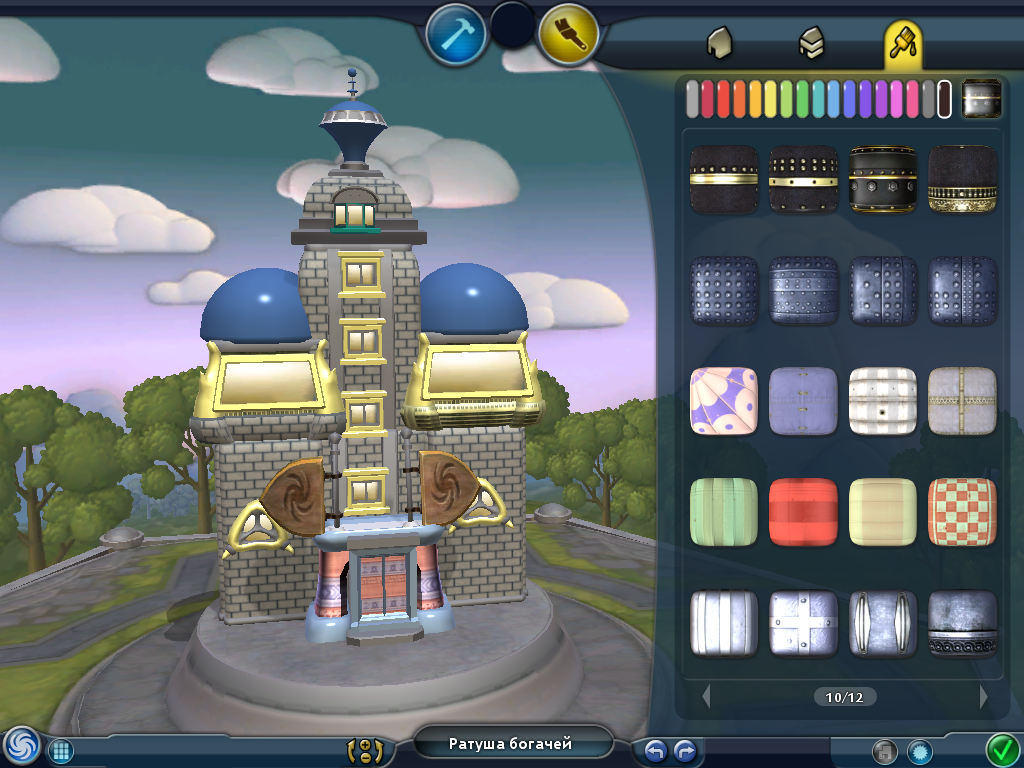Open the single house shape tab
Screen dimensions: 1024x768
[719, 42]
